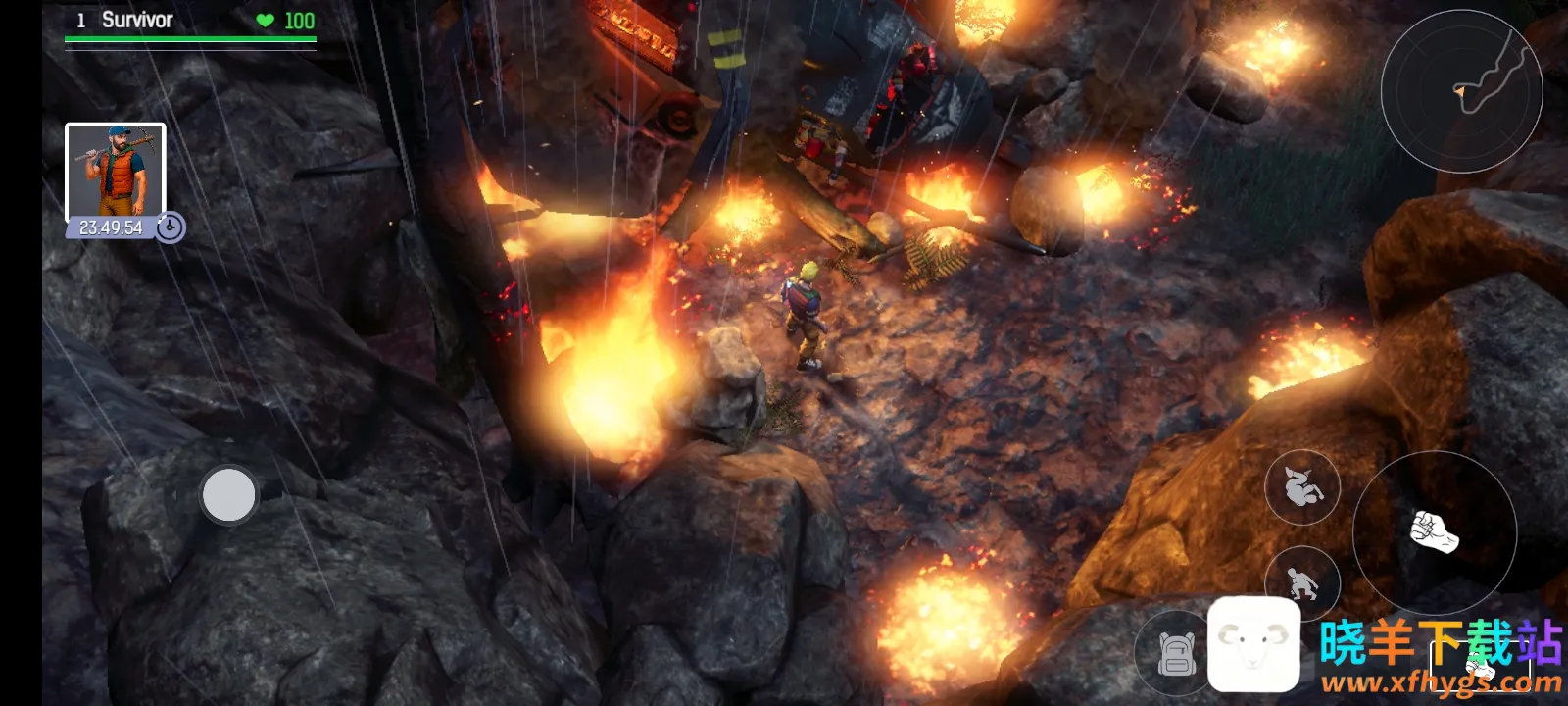Toggle the crouch stance button

pos(1301,583)
